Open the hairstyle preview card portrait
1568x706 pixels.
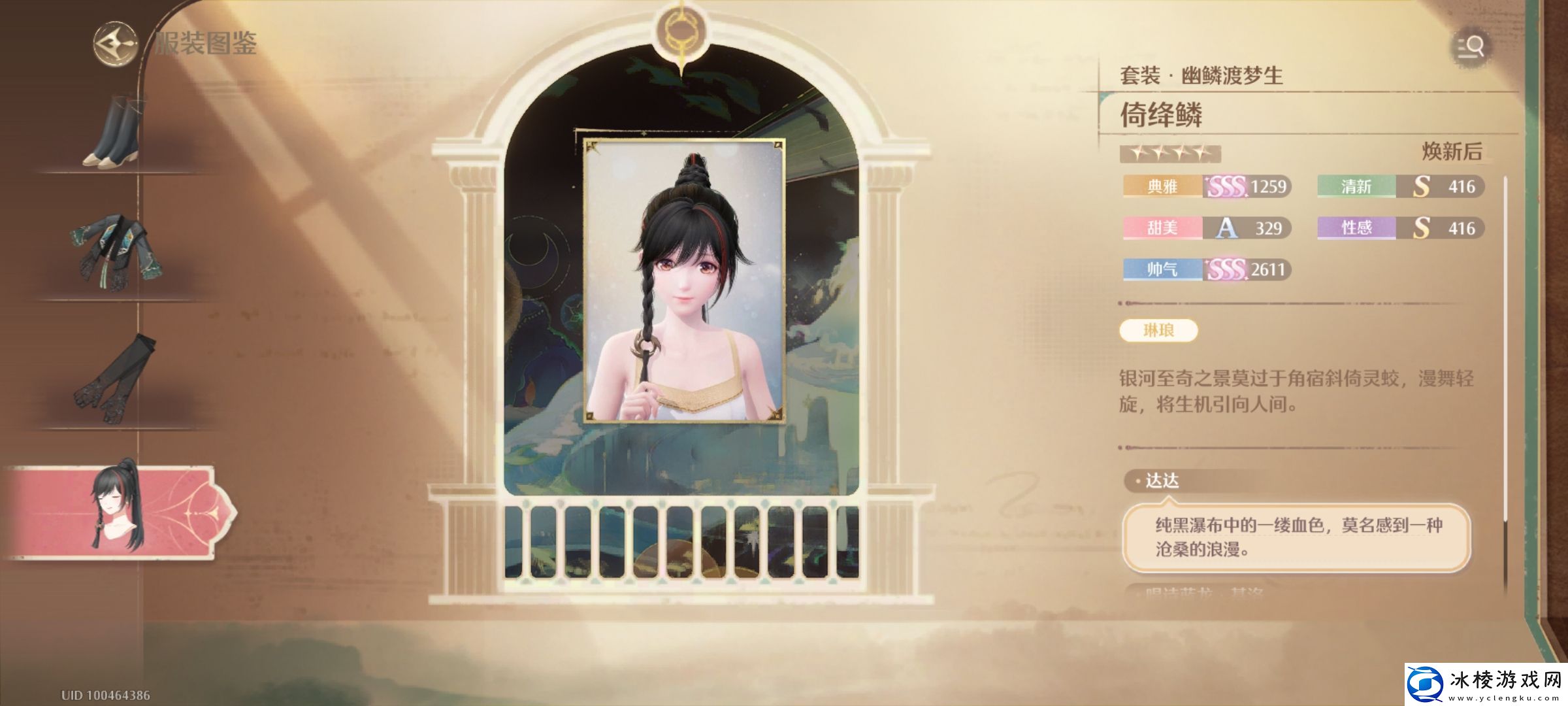pyautogui.click(x=684, y=280)
